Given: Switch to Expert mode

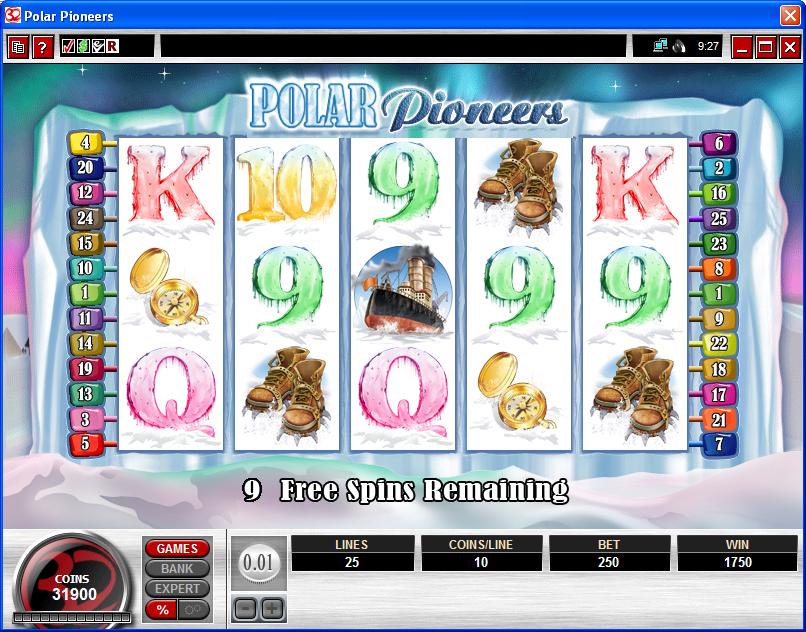Looking at the screenshot, I should (x=177, y=589).
